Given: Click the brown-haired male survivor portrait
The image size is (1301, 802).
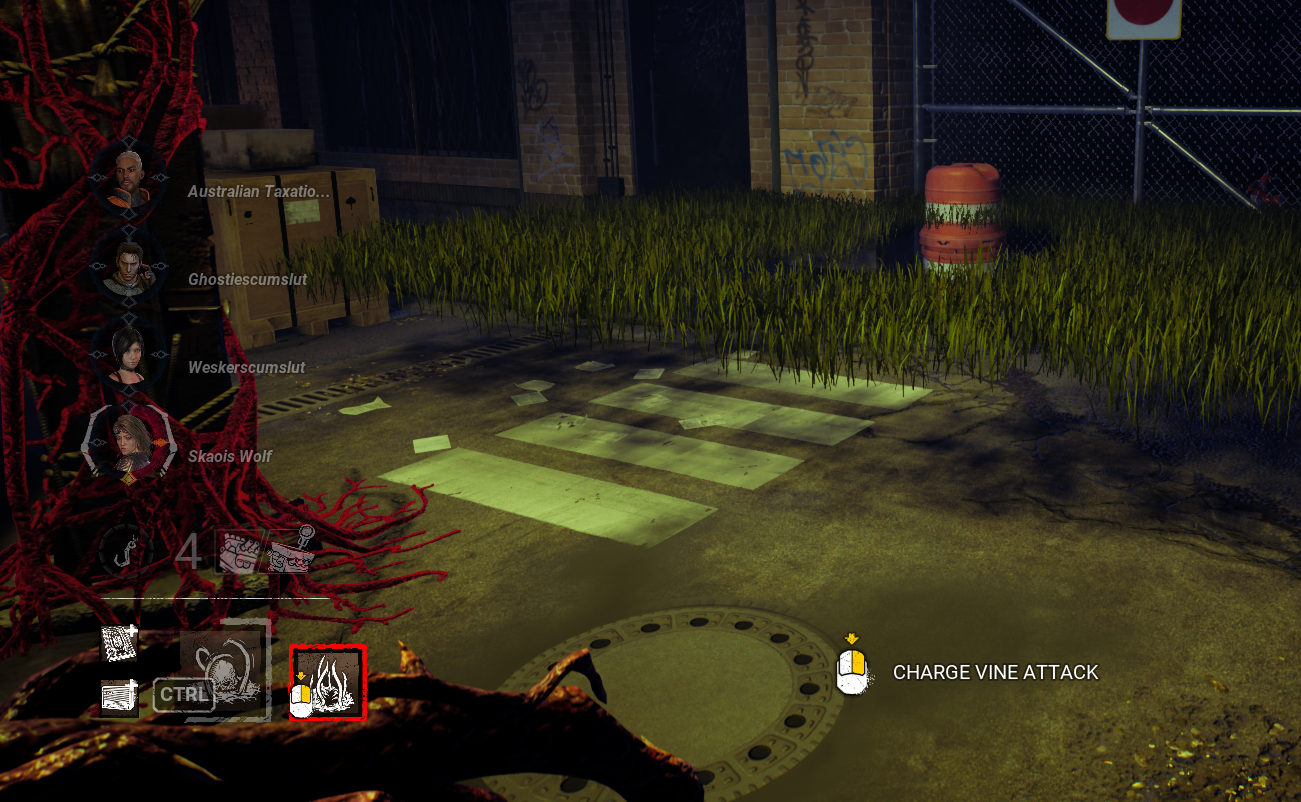Looking at the screenshot, I should pyautogui.click(x=128, y=265).
